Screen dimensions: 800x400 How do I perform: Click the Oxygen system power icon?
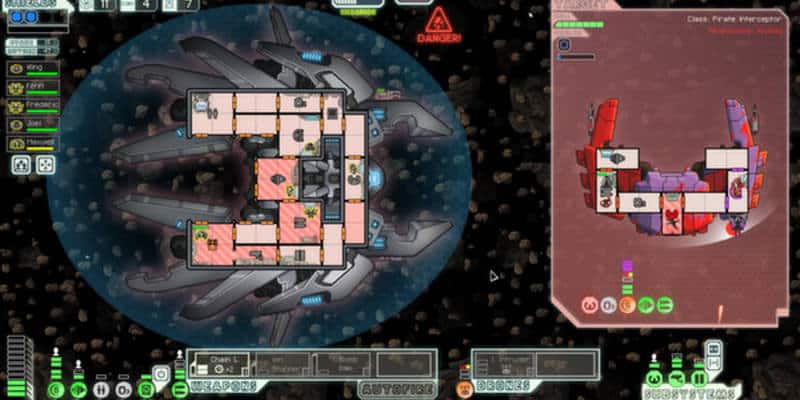[x=124, y=388]
